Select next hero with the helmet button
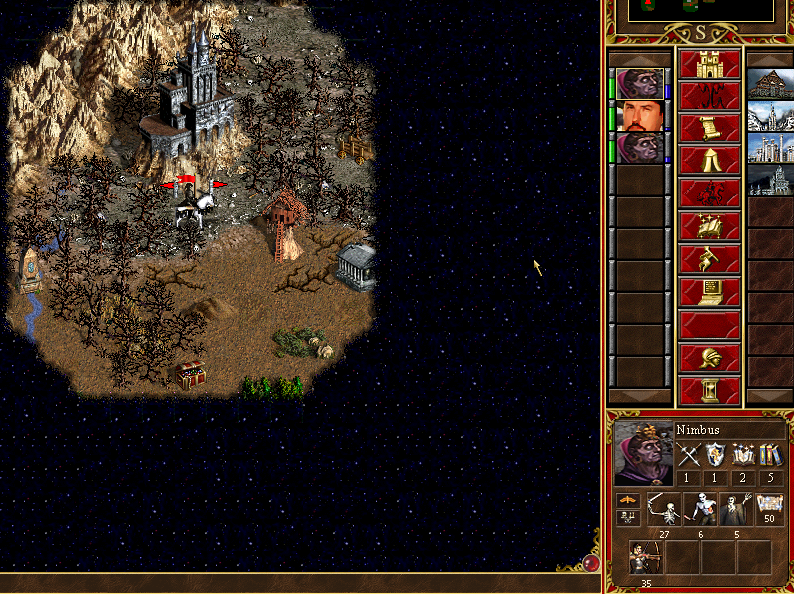The width and height of the screenshot is (794, 594). 710,357
